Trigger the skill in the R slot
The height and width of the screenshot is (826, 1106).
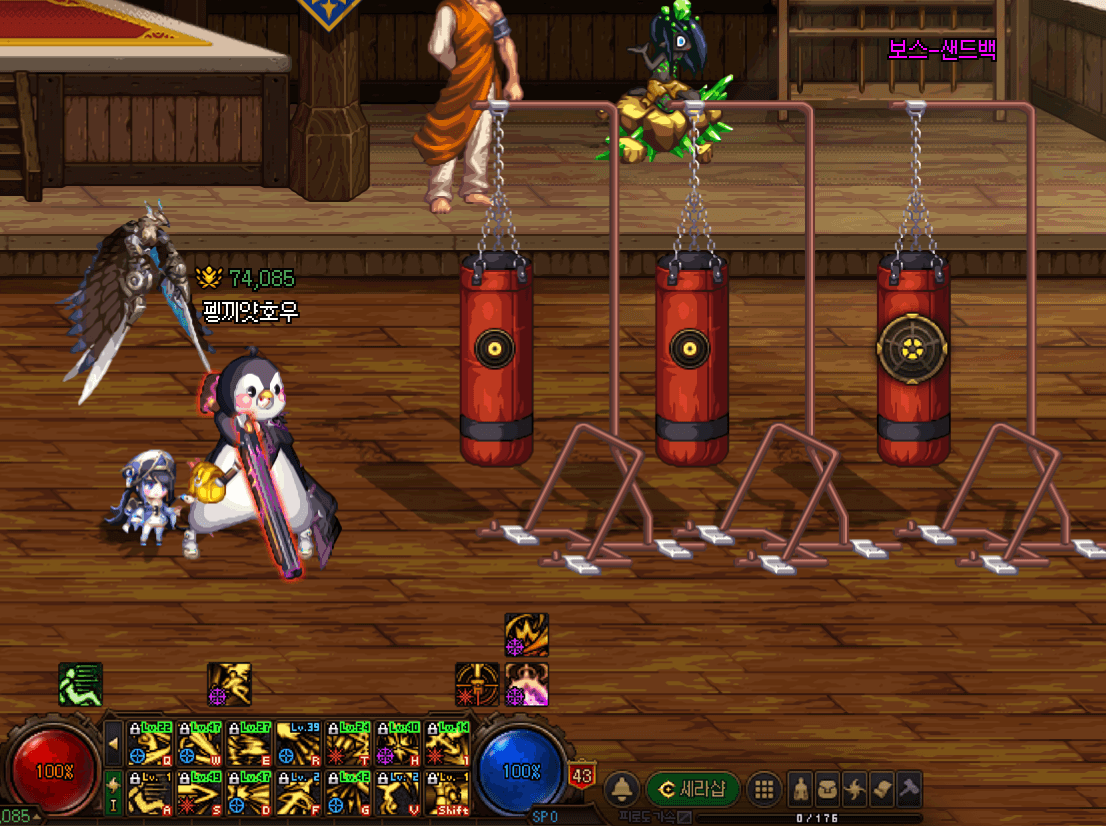click(x=299, y=743)
